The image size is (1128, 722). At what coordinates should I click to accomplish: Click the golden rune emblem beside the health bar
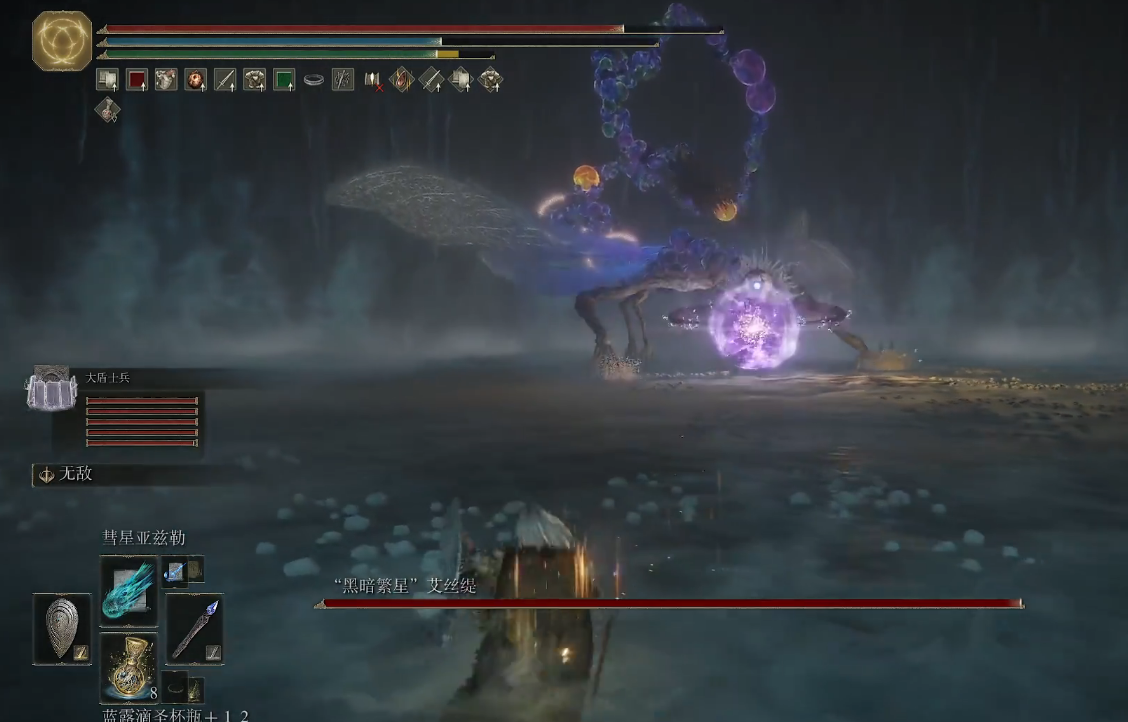62,41
